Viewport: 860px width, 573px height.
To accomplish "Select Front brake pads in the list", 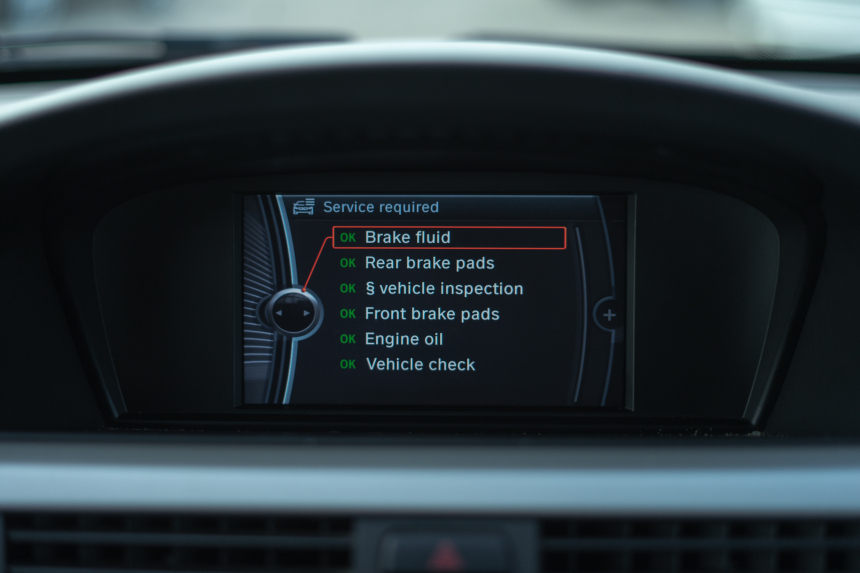I will 431,314.
